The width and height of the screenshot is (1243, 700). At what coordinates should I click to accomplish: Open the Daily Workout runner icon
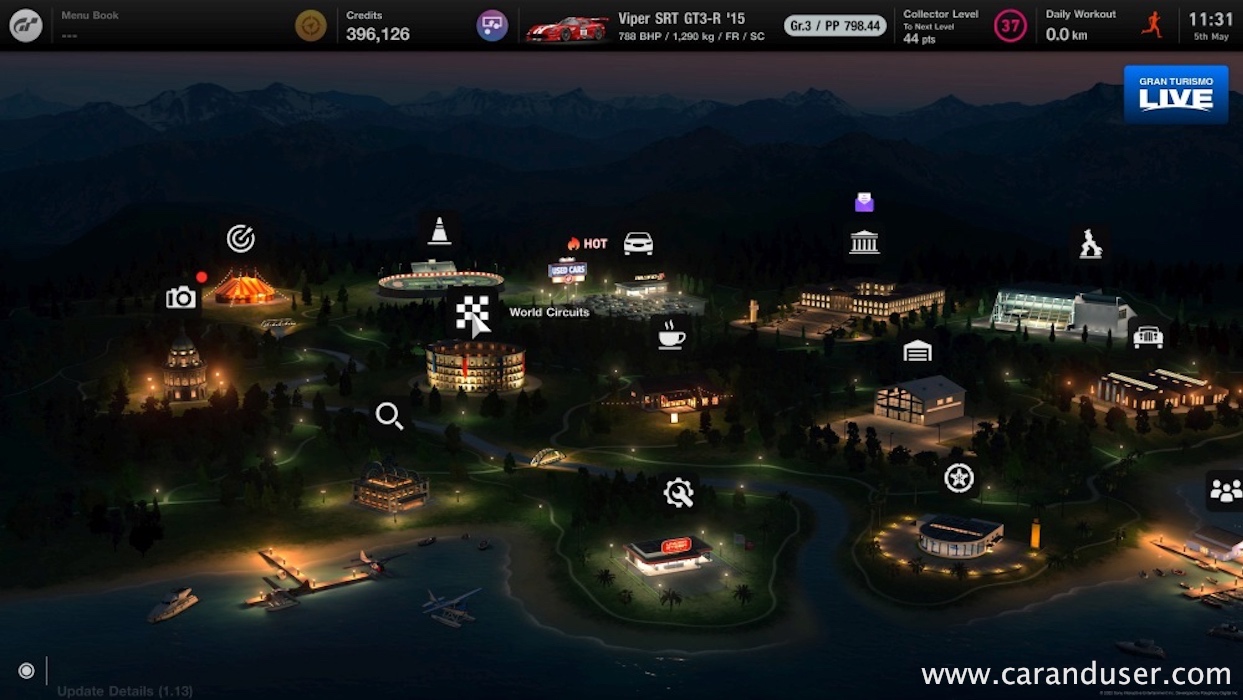pos(1152,25)
